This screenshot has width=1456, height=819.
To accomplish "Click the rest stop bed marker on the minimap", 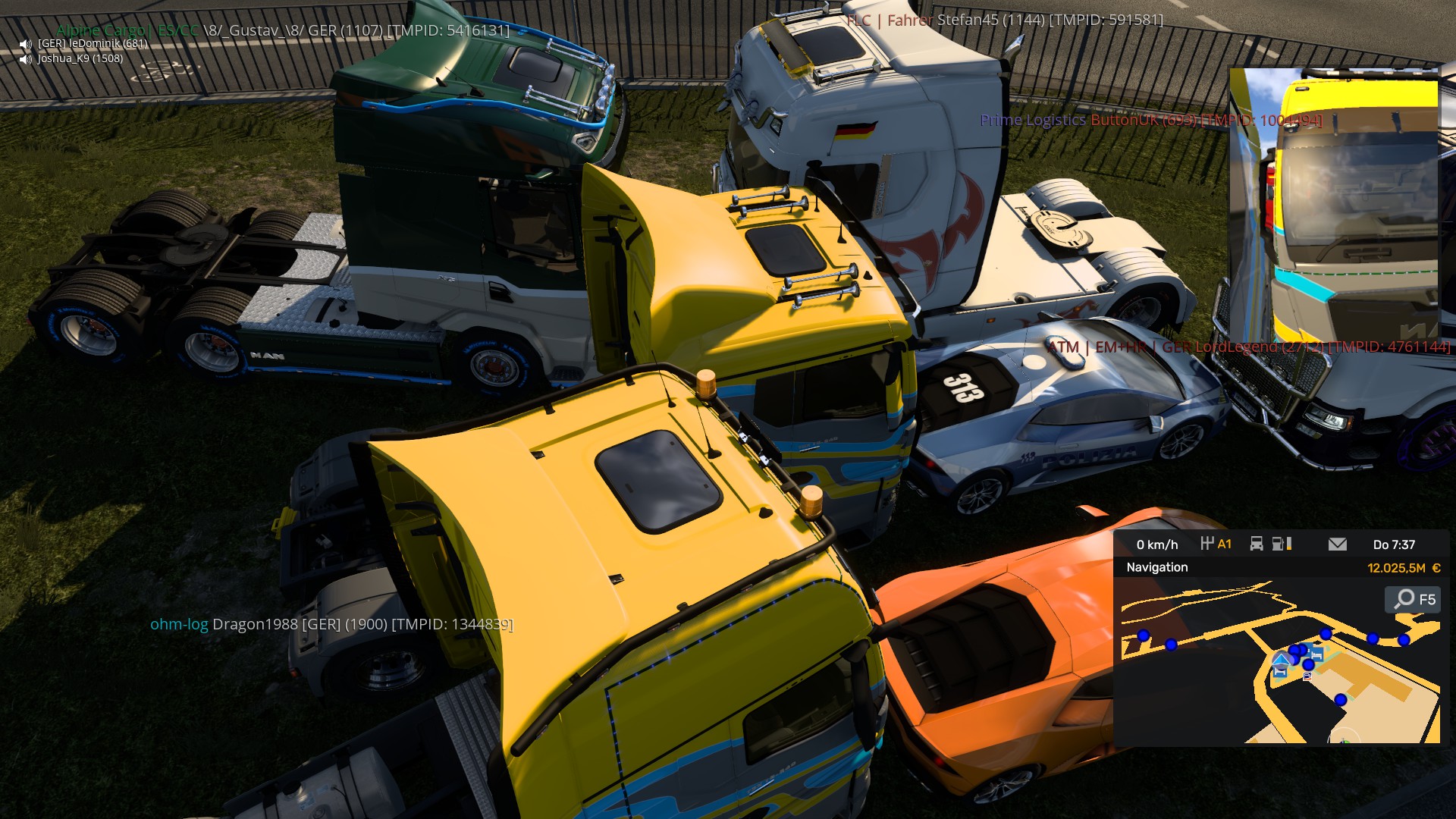I will [x=1316, y=654].
